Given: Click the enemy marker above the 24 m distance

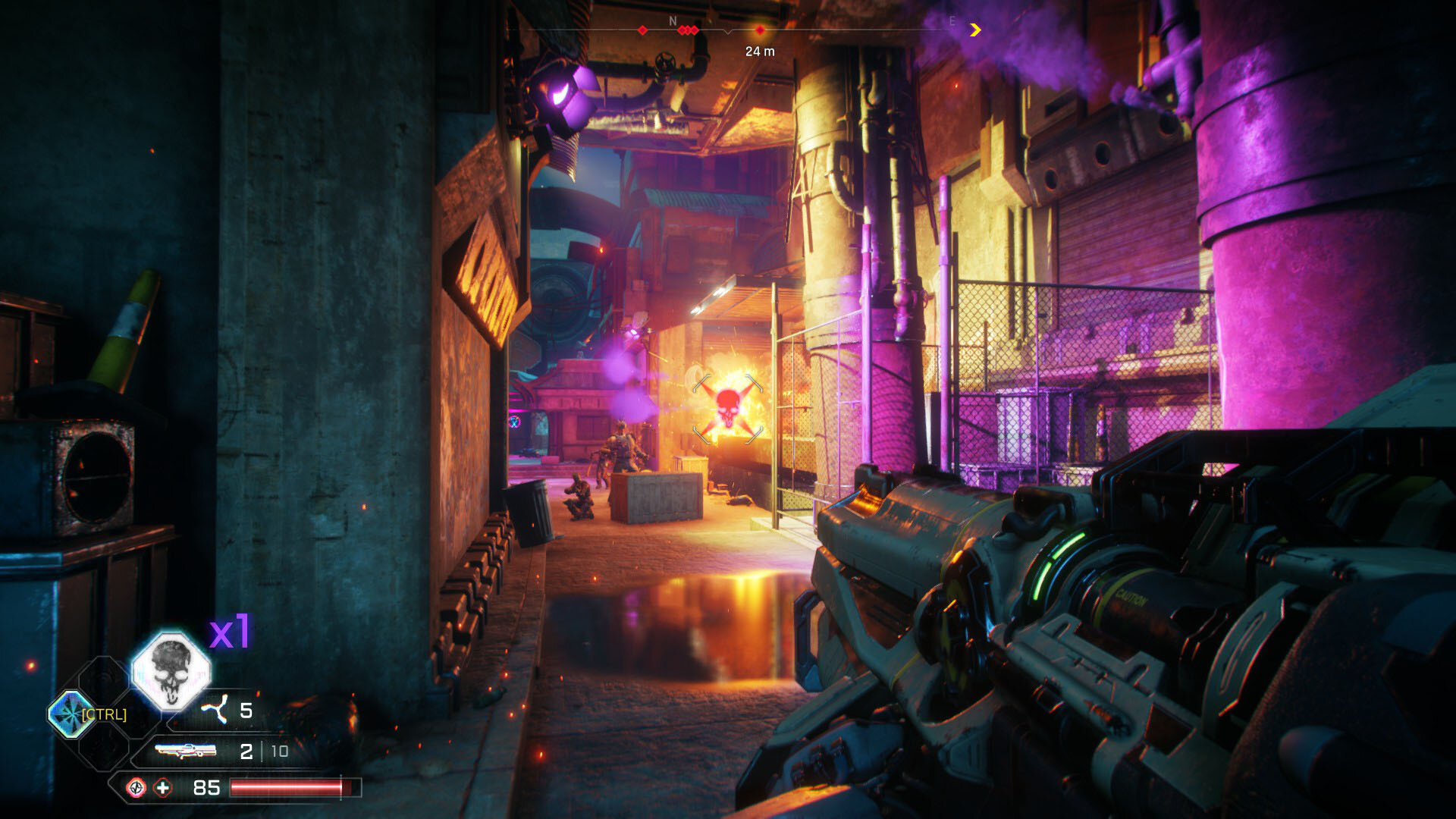Looking at the screenshot, I should [760, 30].
